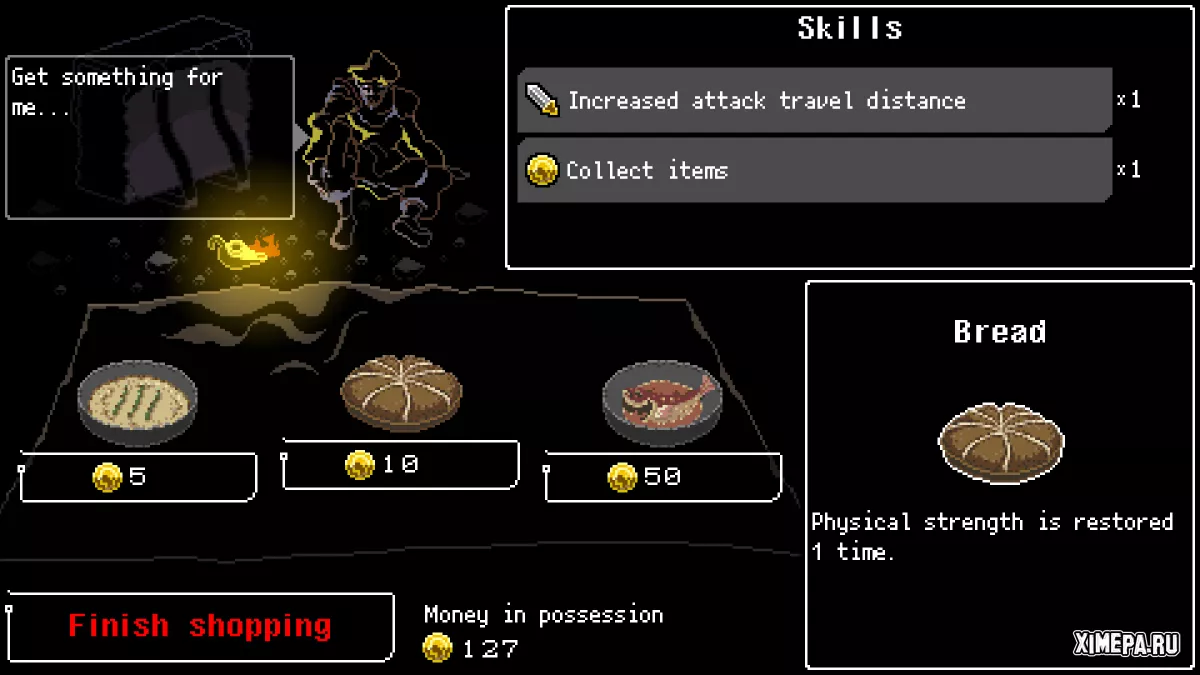
Task: Purchase the item costing 10 coins
Action: click(400, 465)
